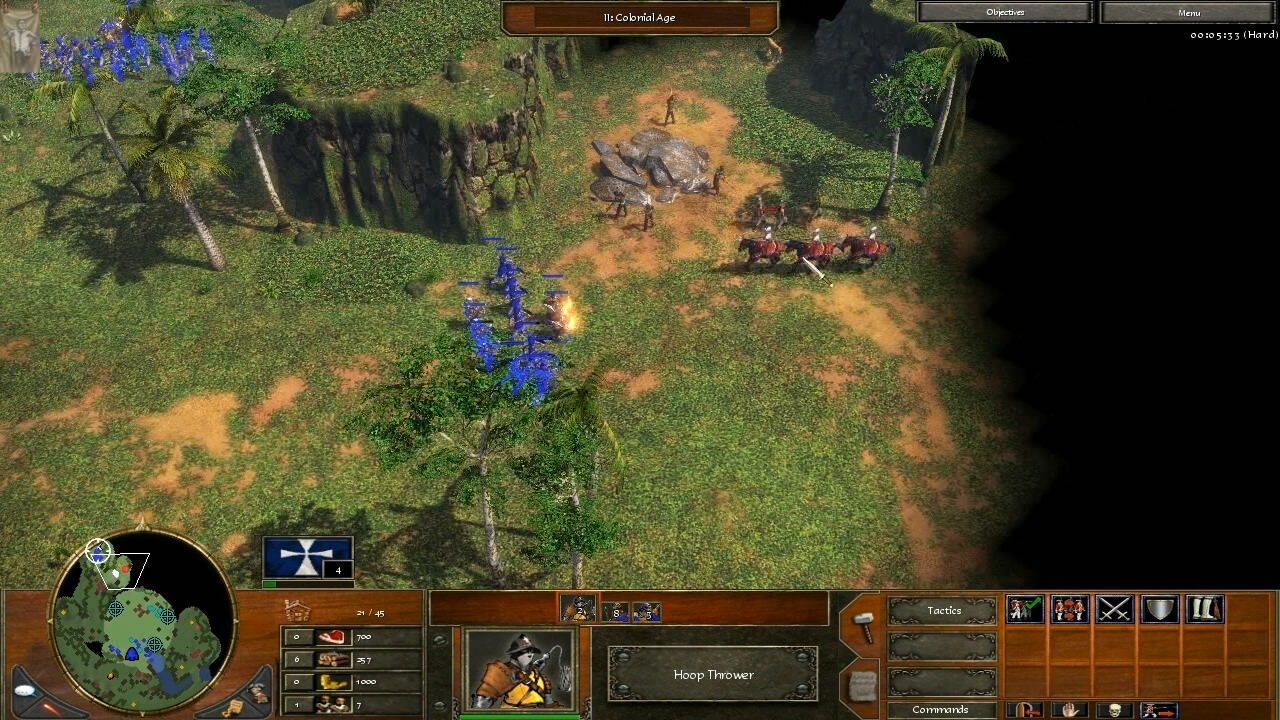The height and width of the screenshot is (720, 1280).
Task: Toggle the door retreat command
Action: click(x=1026, y=710)
